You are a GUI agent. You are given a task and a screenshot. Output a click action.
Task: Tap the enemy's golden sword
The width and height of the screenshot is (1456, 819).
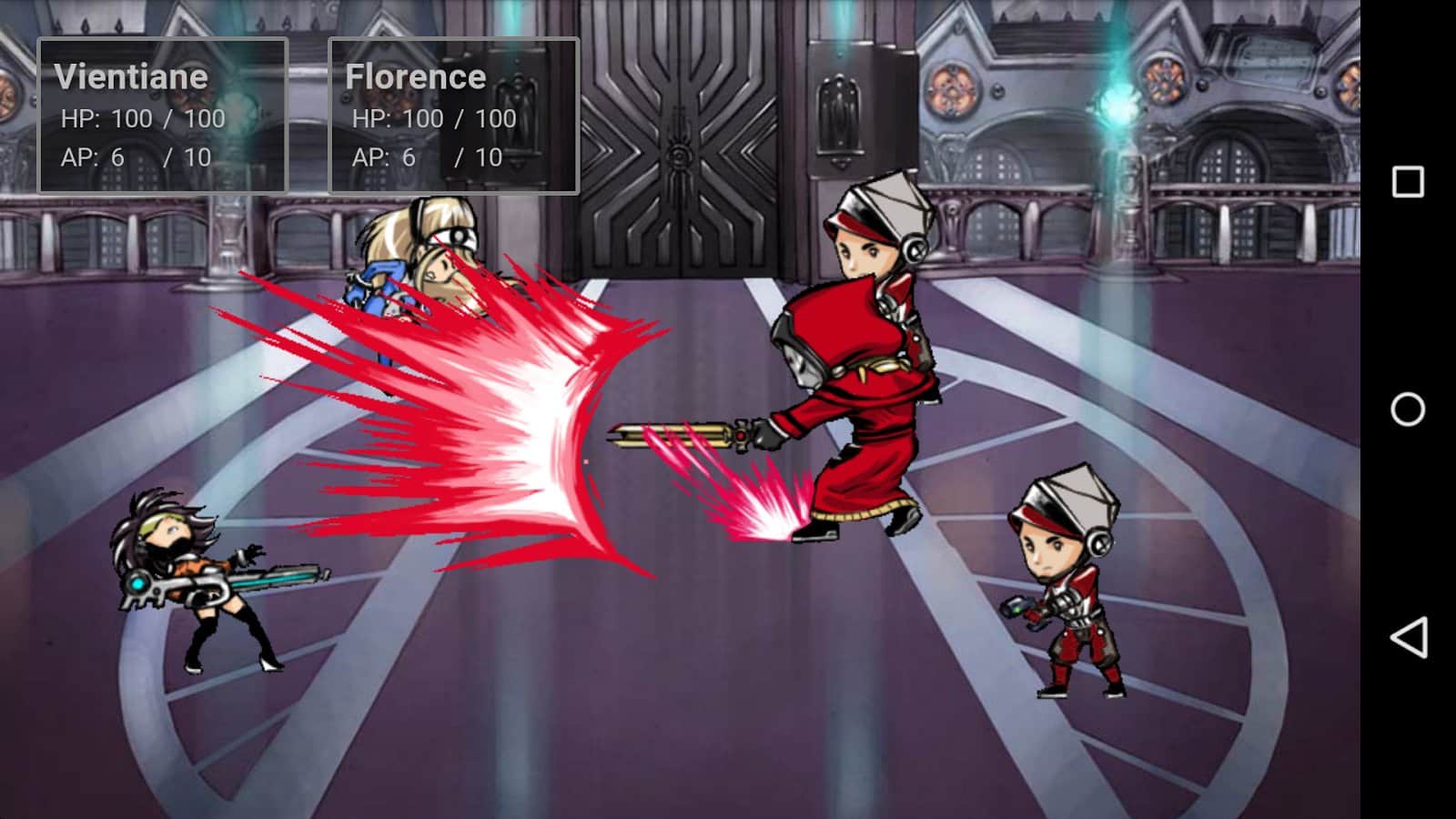click(x=692, y=434)
